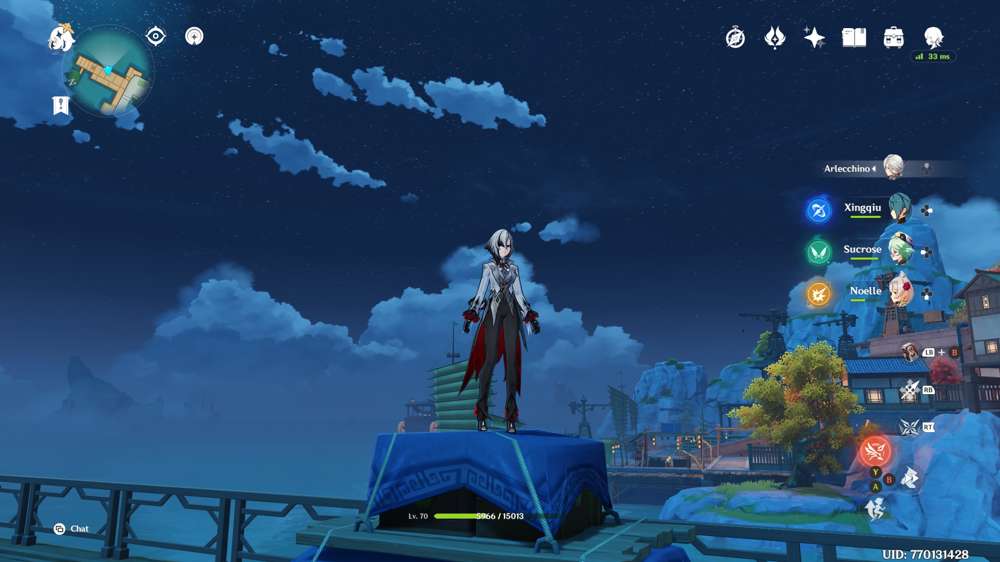Screen dimensions: 1000x562
Task: Open the Chat box
Action: point(71,529)
